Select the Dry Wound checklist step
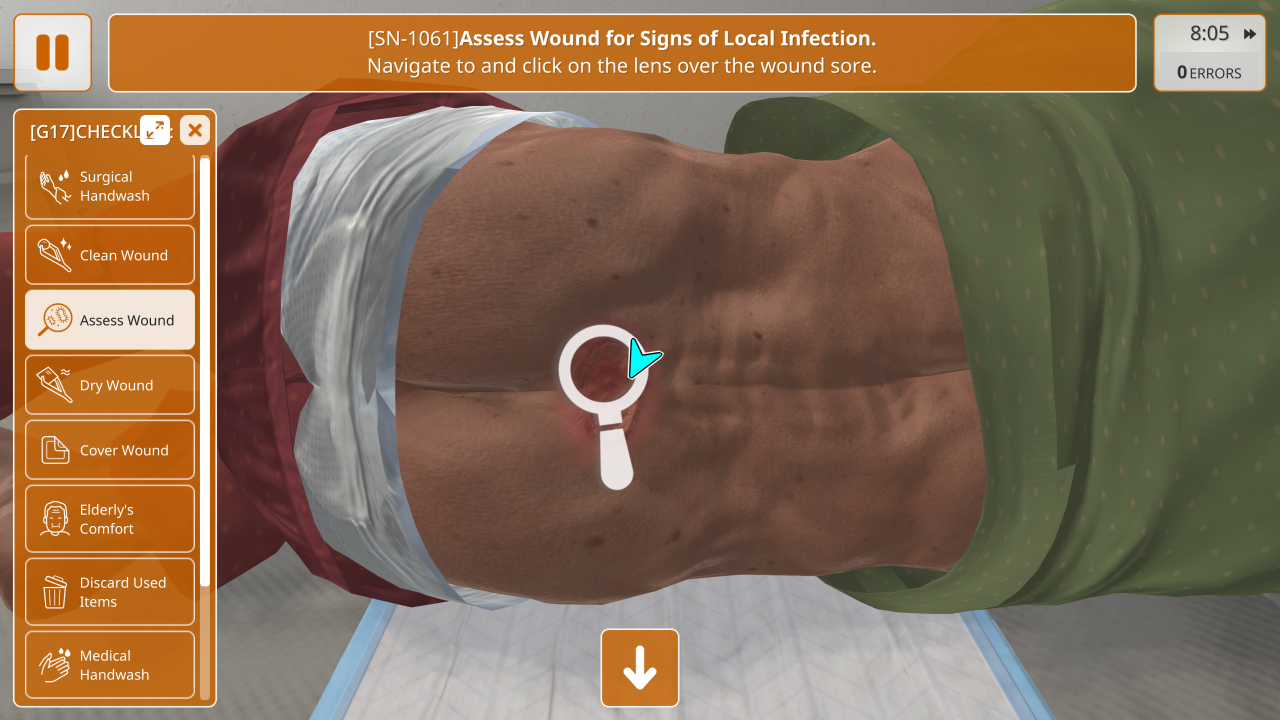This screenshot has height=720, width=1280. (110, 385)
